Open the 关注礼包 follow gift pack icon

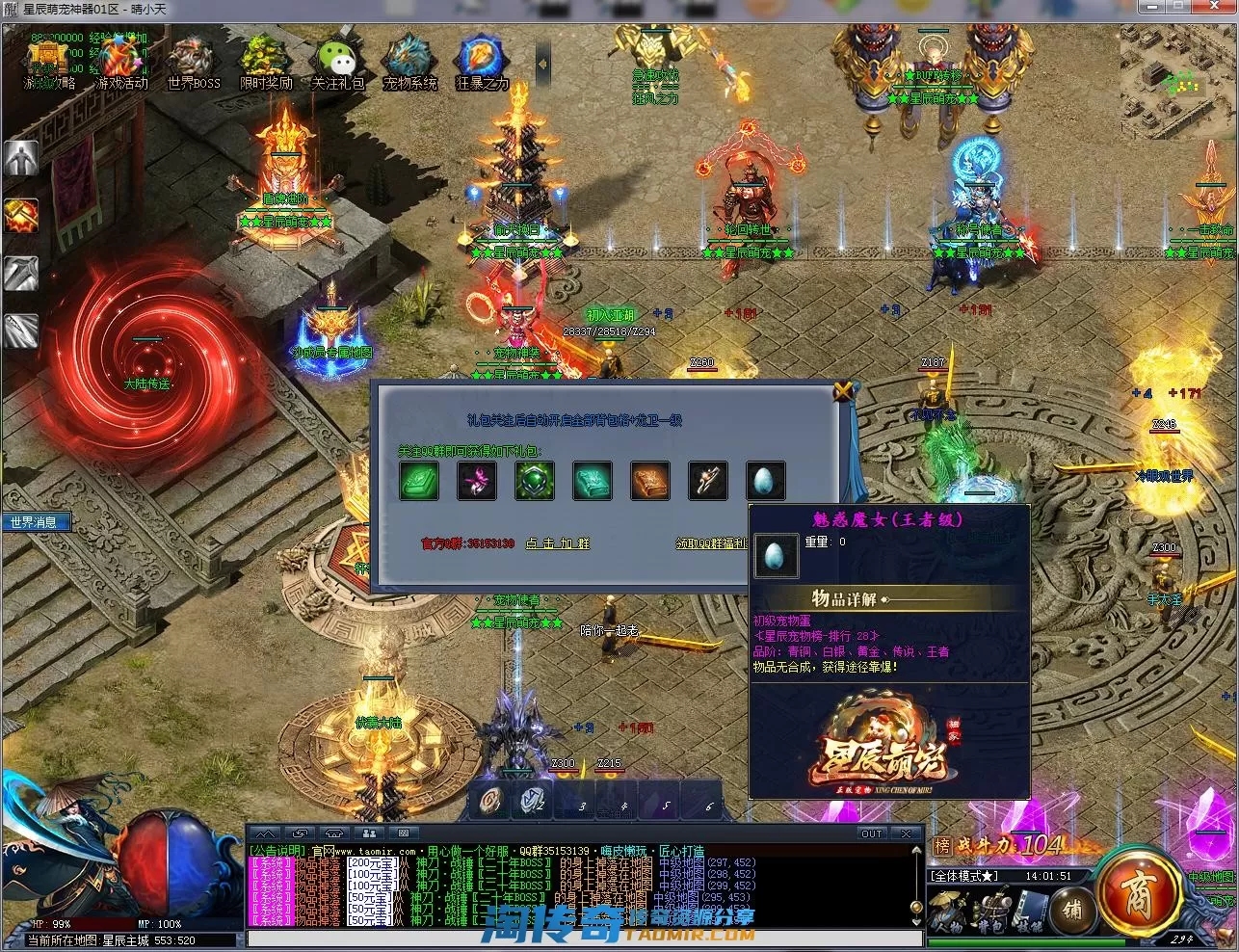(x=338, y=62)
